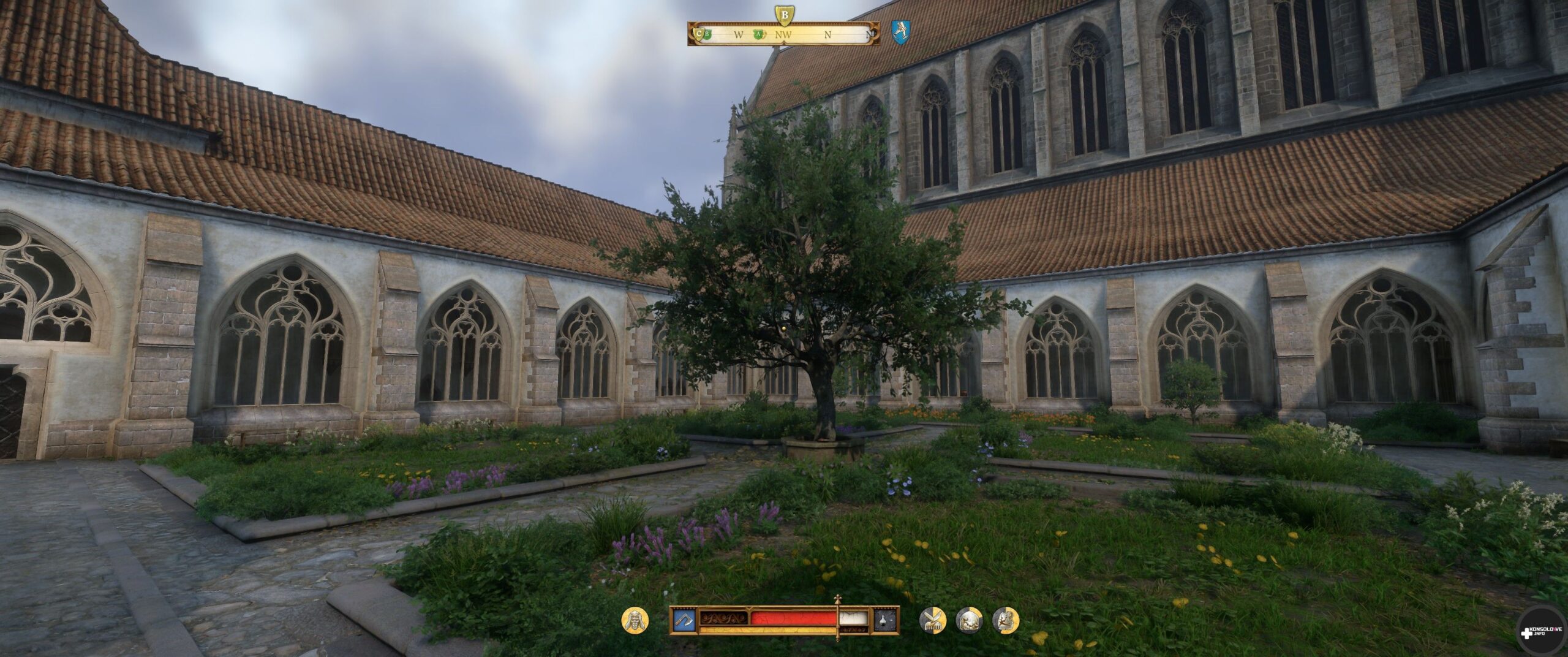Click the blue heraldic shield beside compass
This screenshot has height=657, width=1568.
900,32
